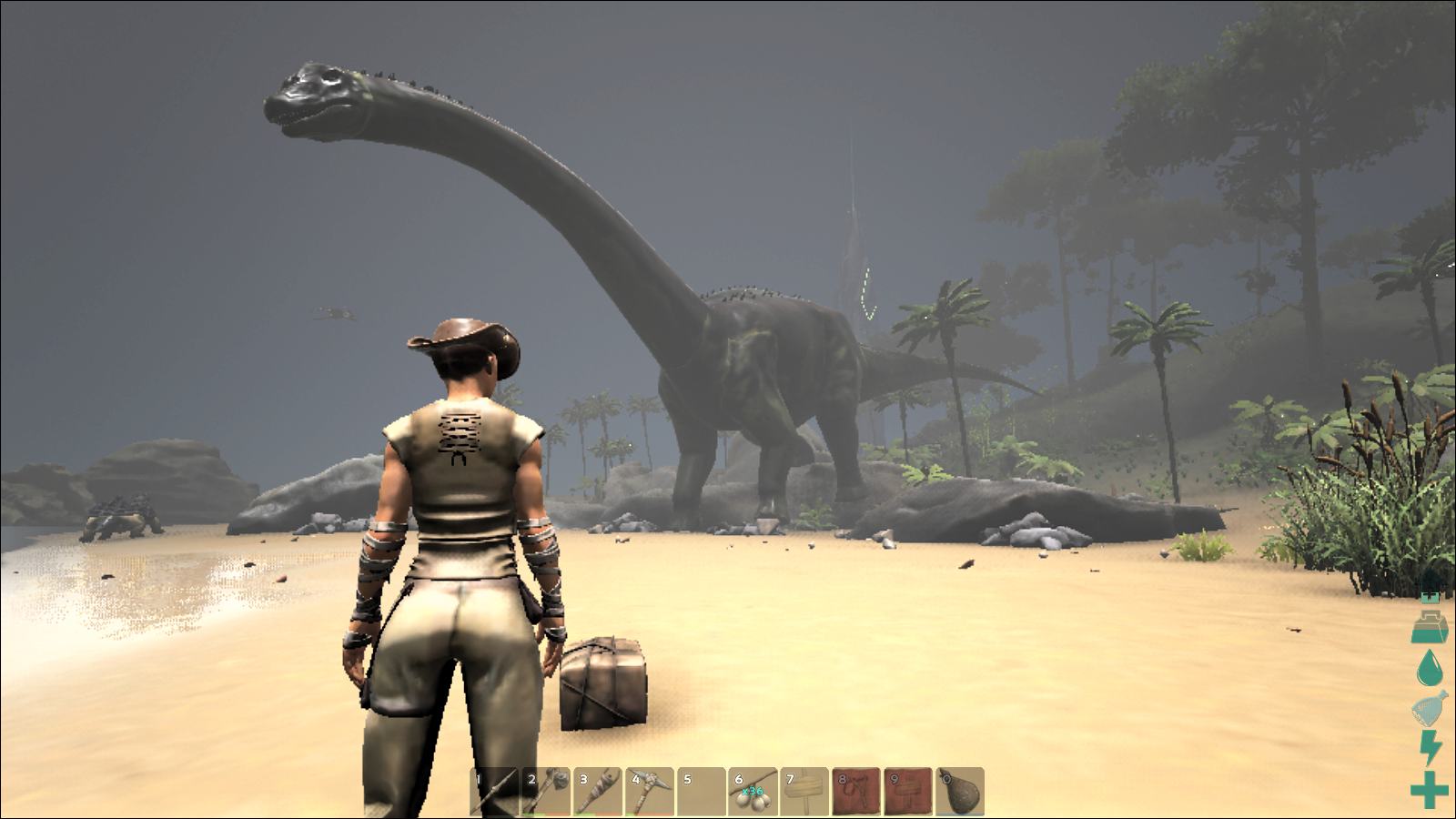Choose the torch in hotbar slot 3
1456x819 pixels.
[598, 792]
